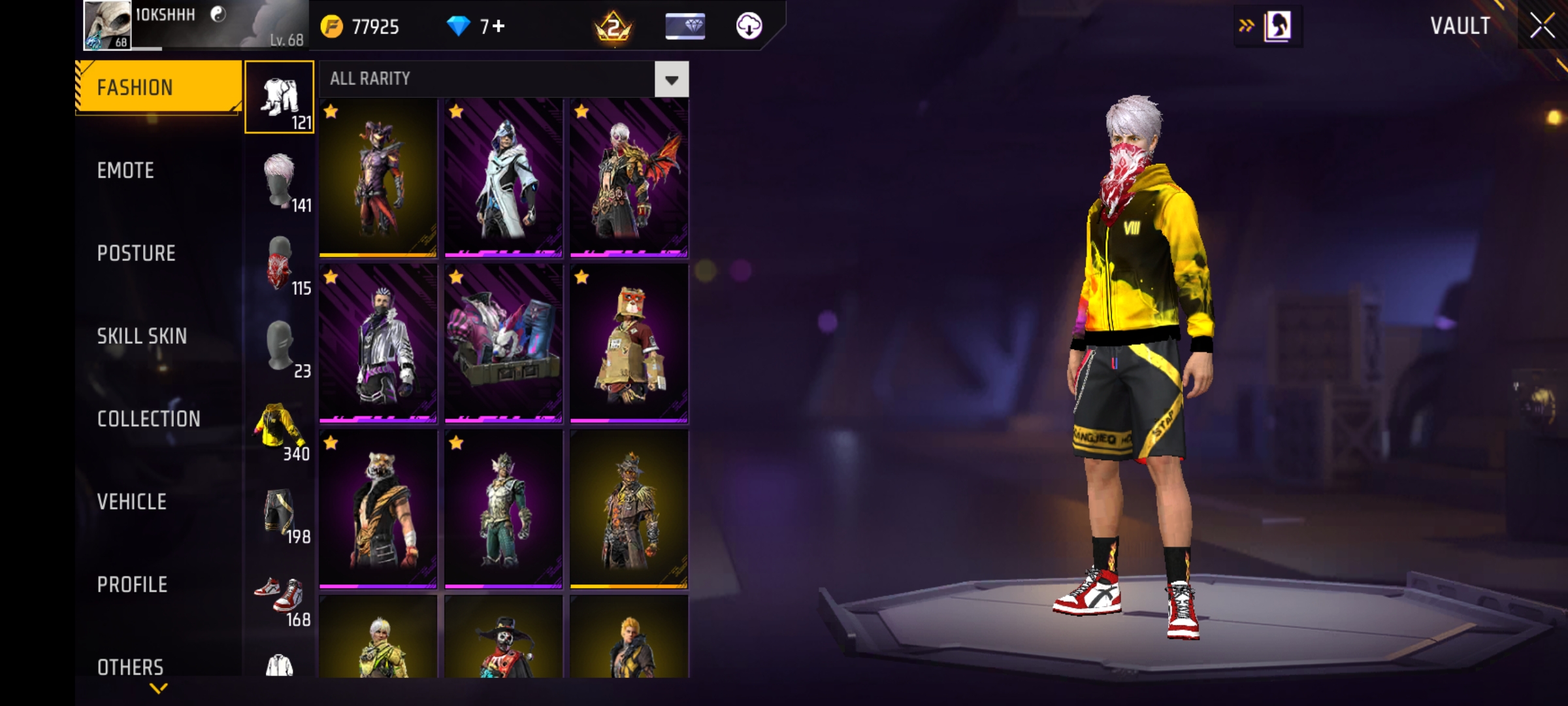Screen dimensions: 1568x706
Task: Open the COLLECTION category
Action: pyautogui.click(x=150, y=418)
